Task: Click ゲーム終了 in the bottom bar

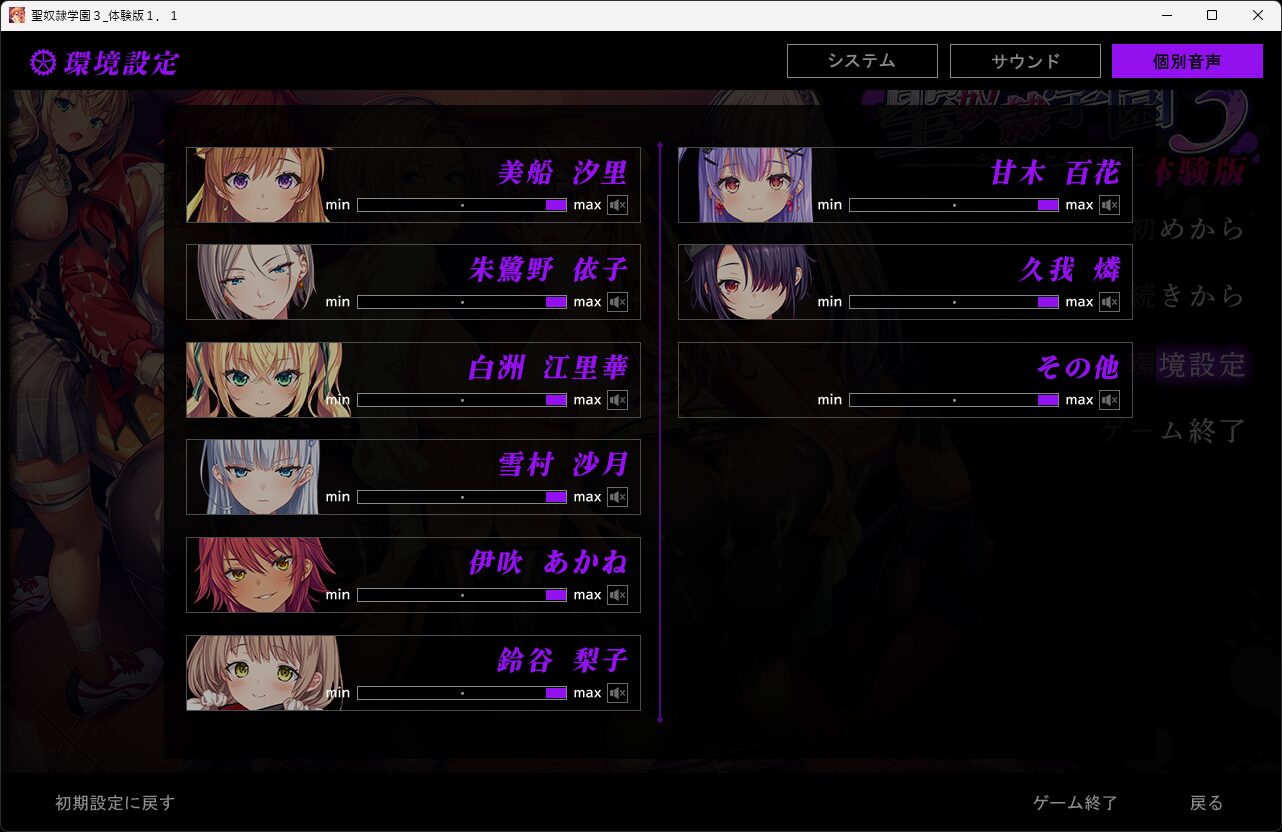Action: (x=1075, y=803)
